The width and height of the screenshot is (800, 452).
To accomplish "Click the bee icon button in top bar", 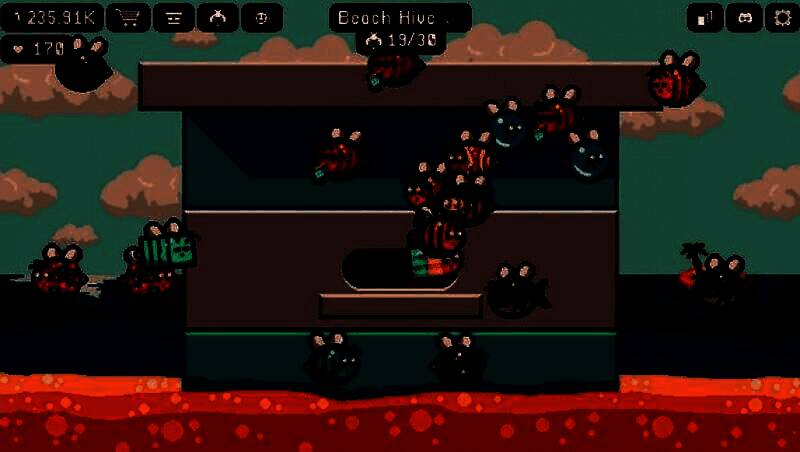I will click(x=218, y=17).
